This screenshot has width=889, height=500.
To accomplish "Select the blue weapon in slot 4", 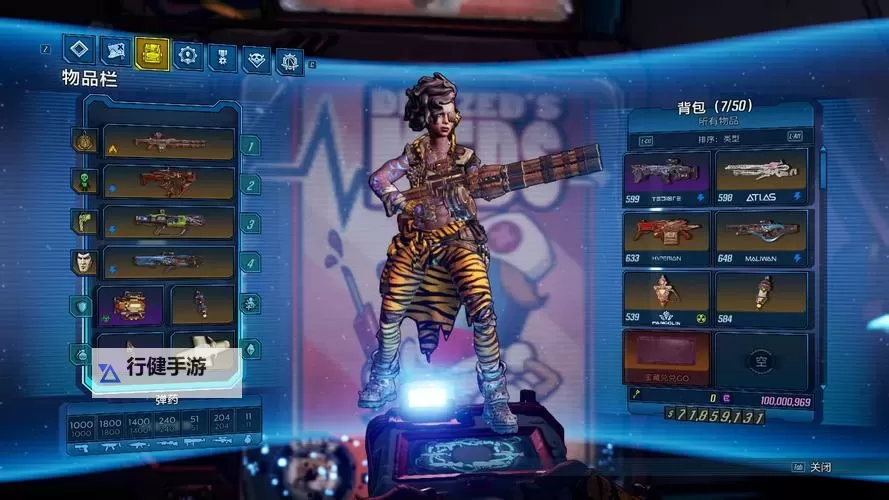I will pyautogui.click(x=169, y=262).
